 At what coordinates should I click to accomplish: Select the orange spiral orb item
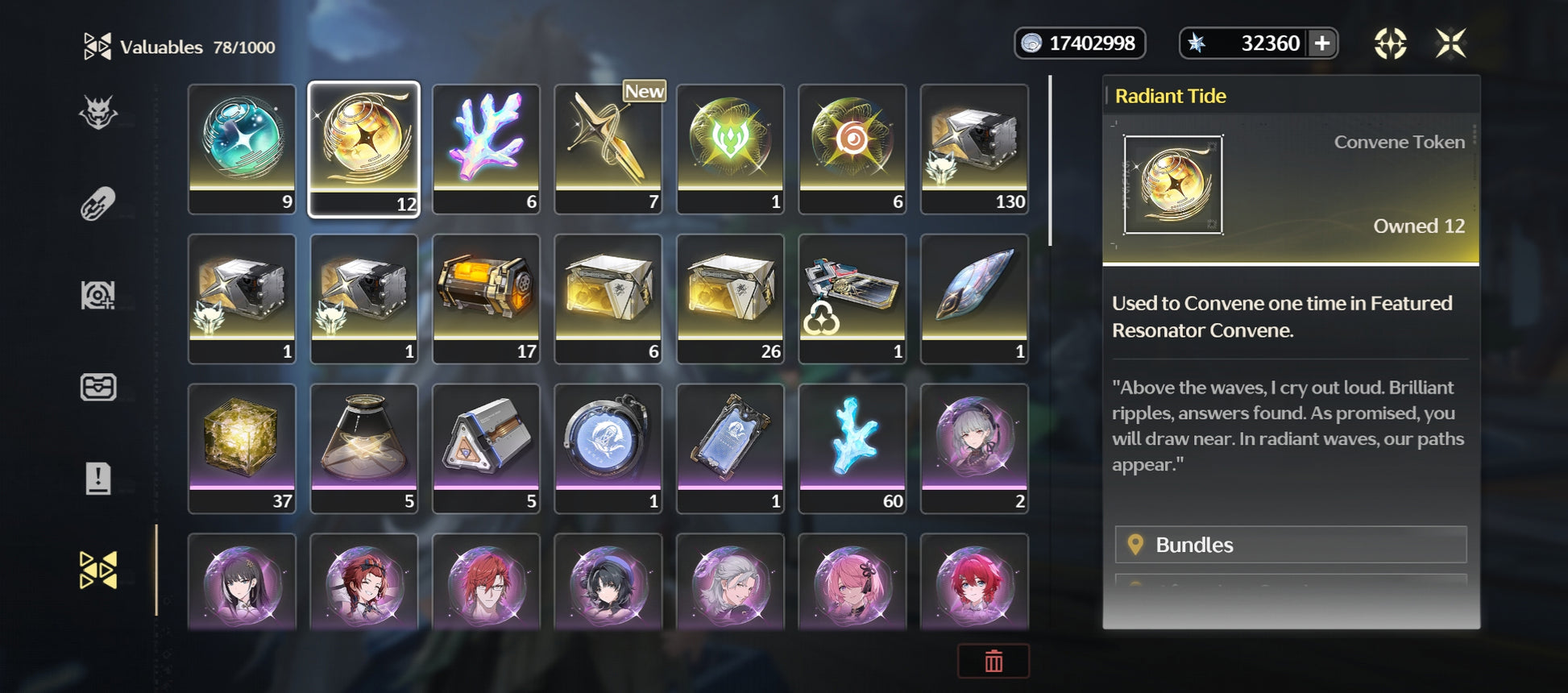[x=852, y=149]
